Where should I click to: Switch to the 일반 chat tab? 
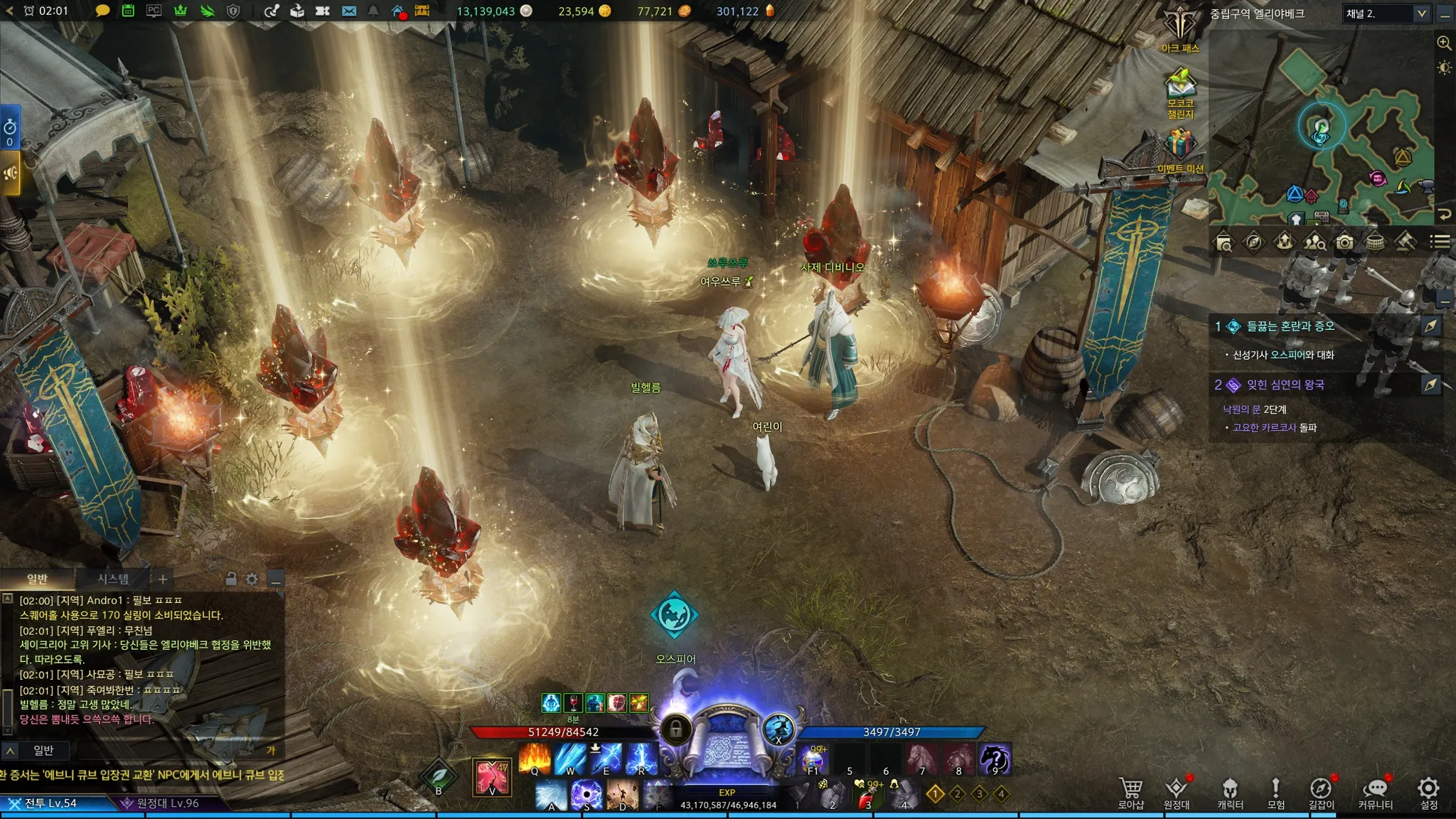pyautogui.click(x=37, y=579)
